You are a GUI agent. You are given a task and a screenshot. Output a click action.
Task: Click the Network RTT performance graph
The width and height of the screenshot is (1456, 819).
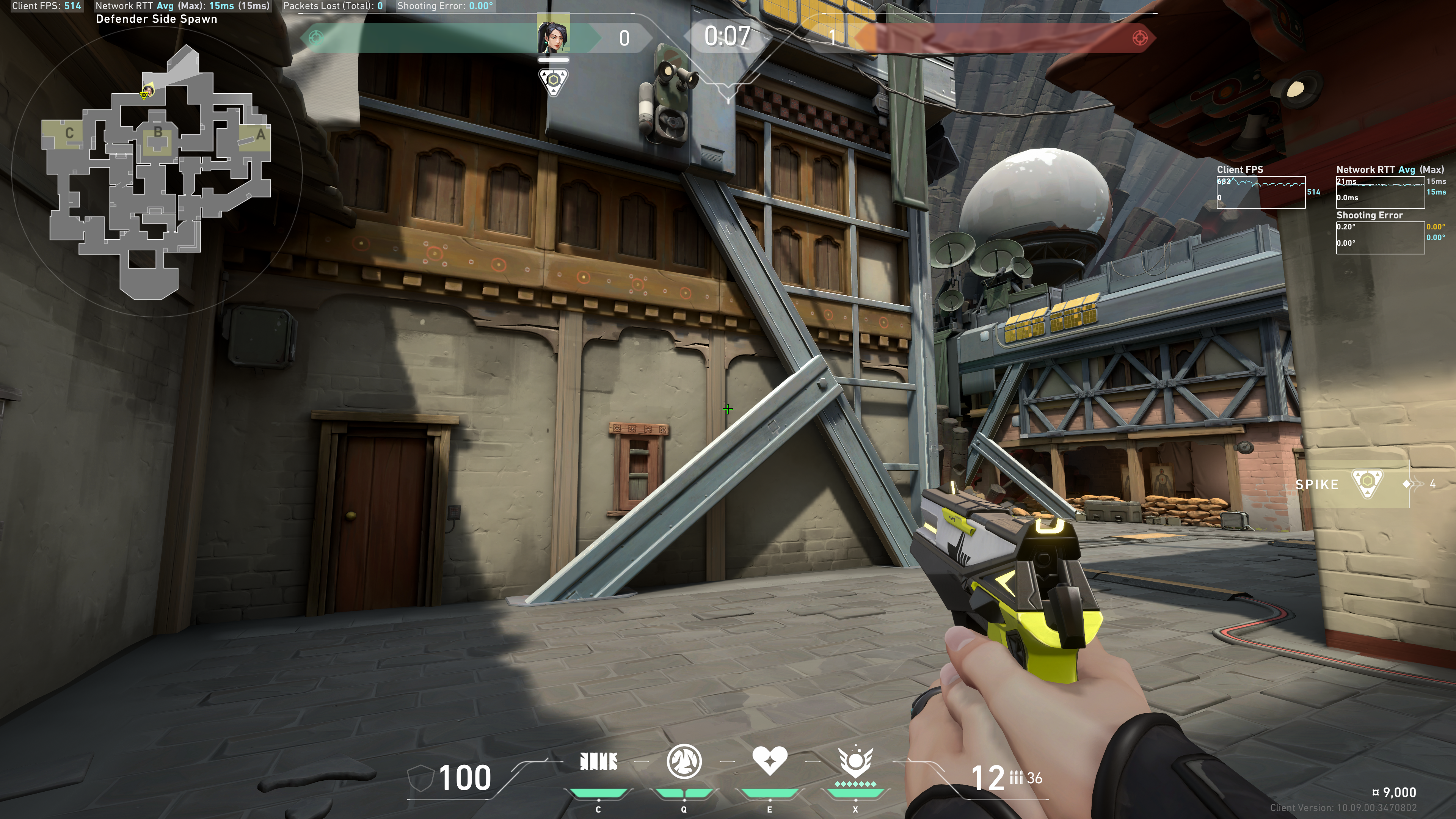pos(1380,192)
